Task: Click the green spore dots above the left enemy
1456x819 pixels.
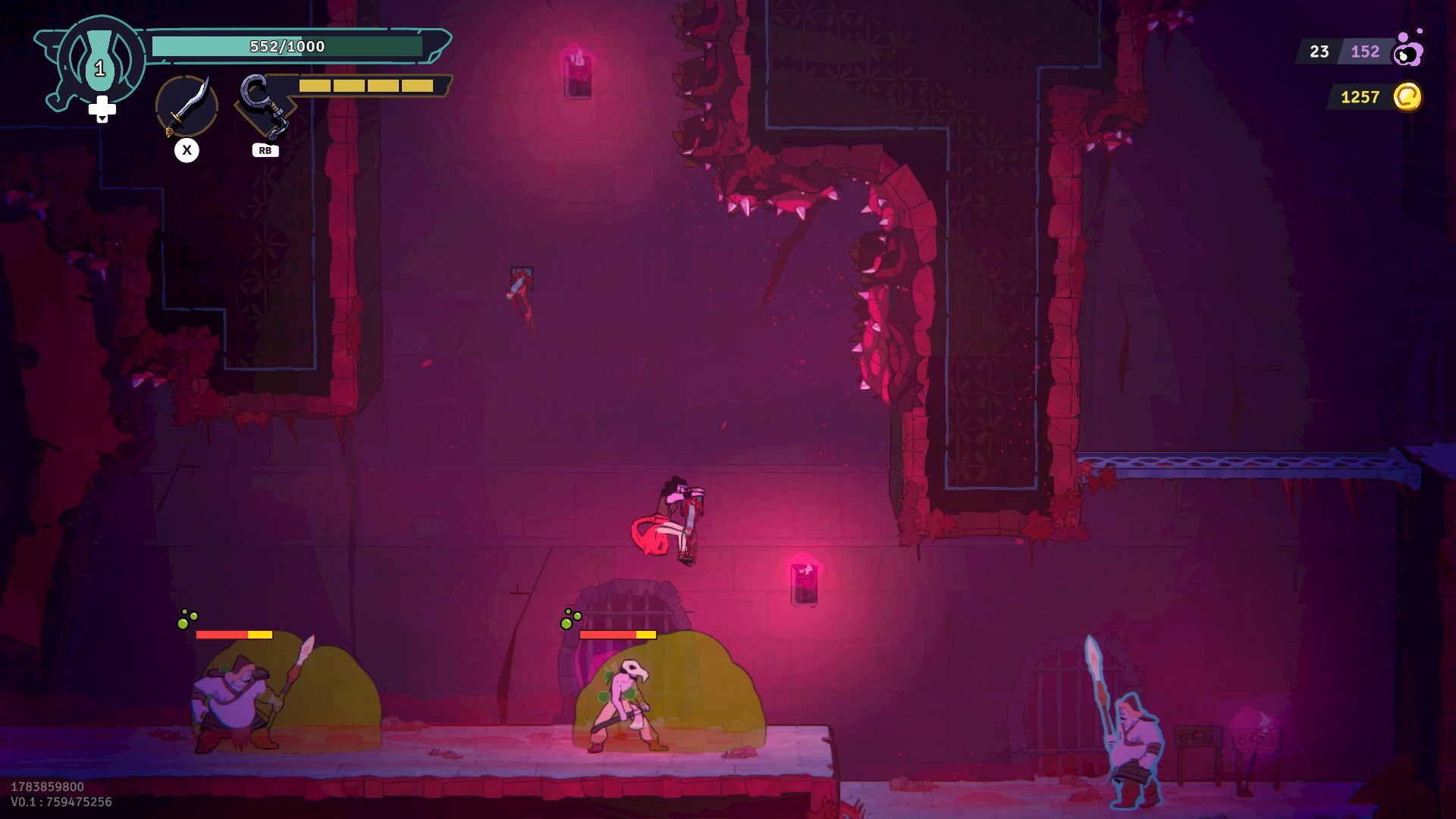Action: coord(187,618)
